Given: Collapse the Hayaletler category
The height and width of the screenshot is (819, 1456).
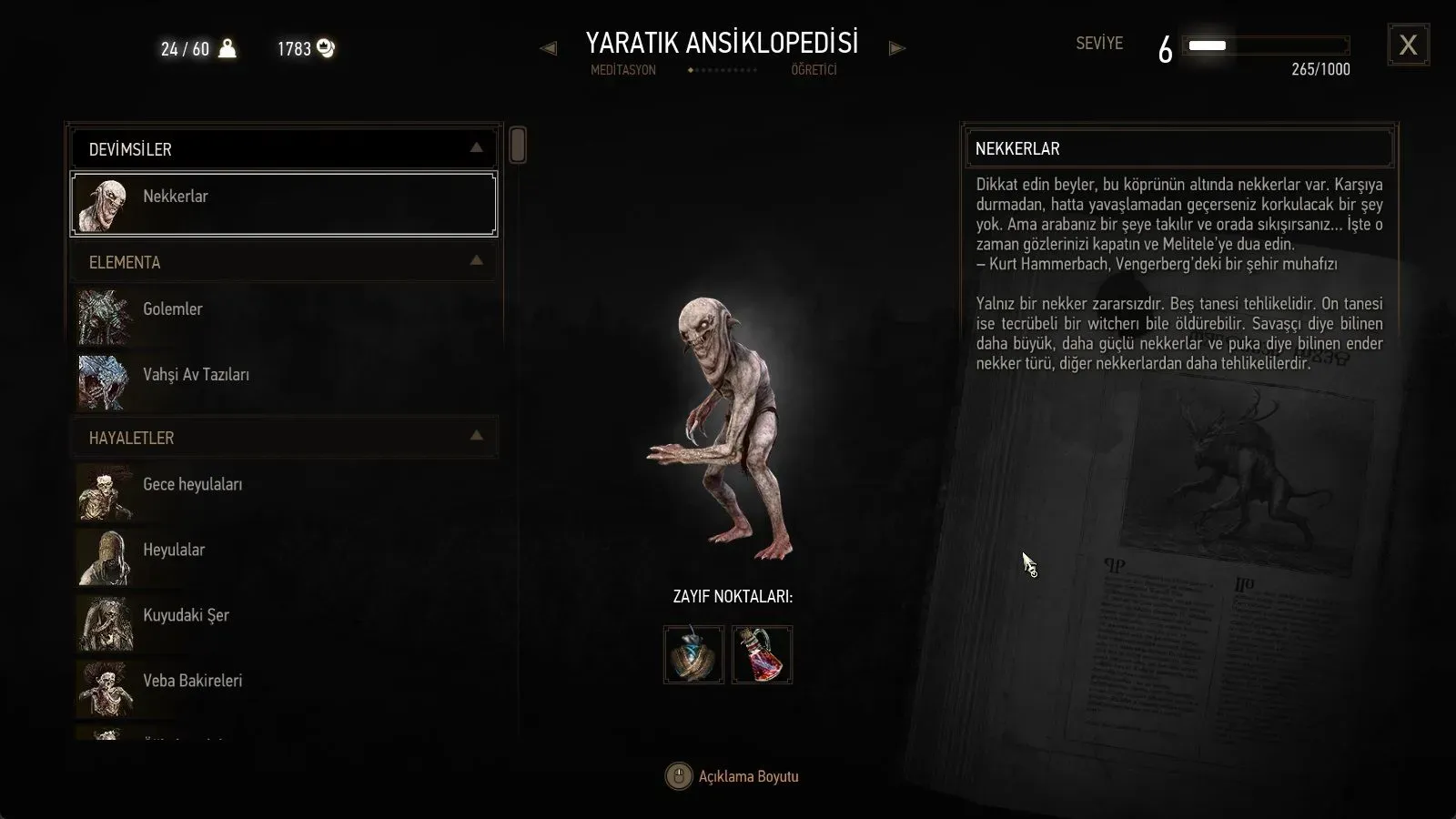Looking at the screenshot, I should click(x=476, y=437).
